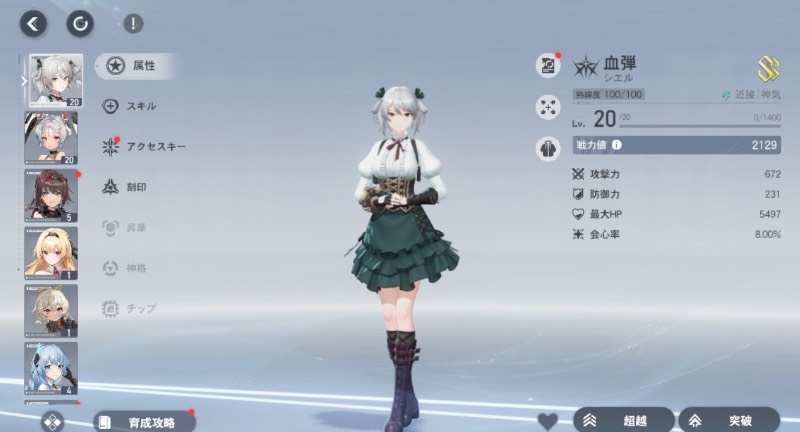Open the profile card icon with red dot
This screenshot has height=432, width=800.
(548, 65)
